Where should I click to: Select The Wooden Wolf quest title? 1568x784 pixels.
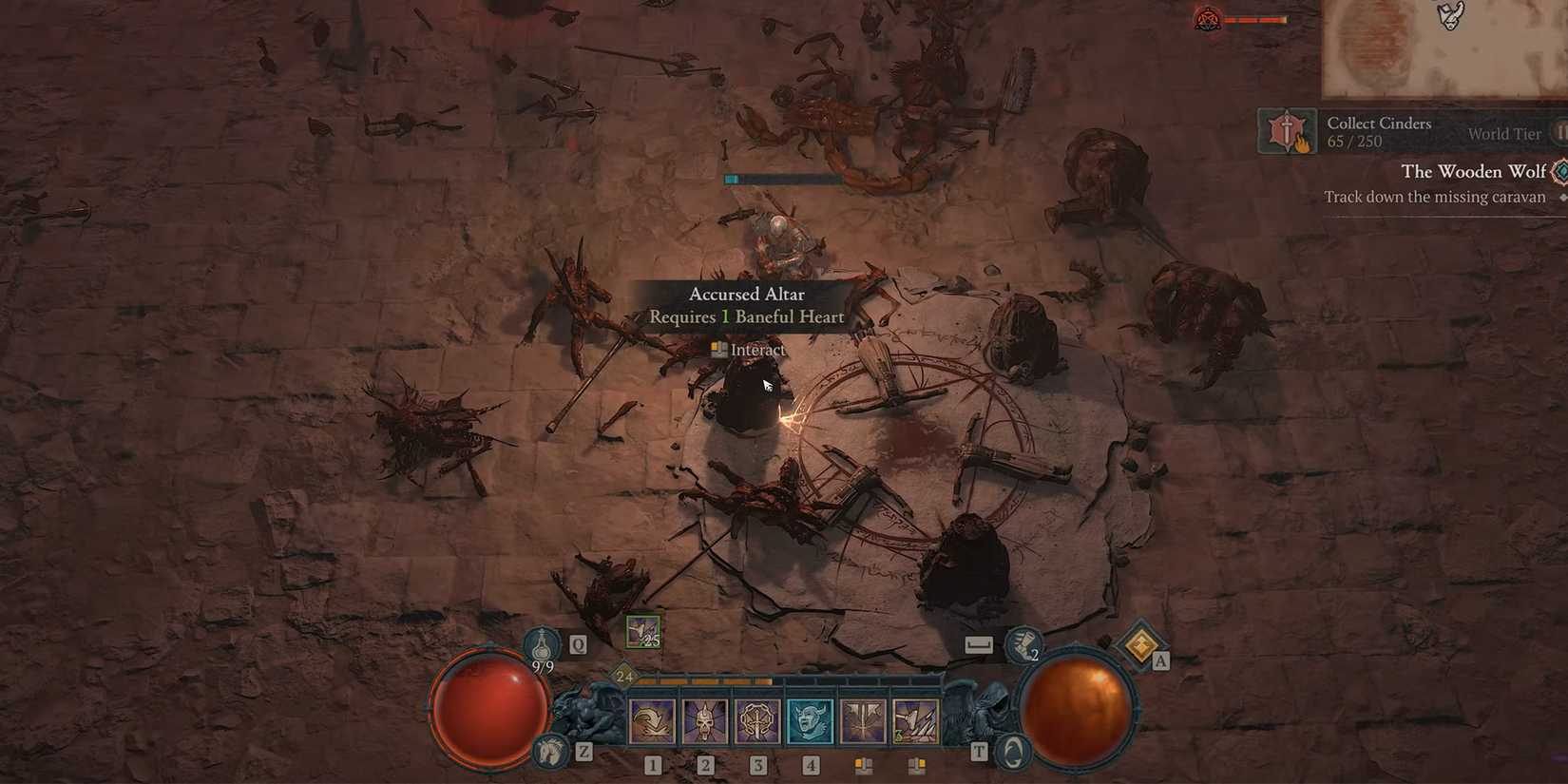click(x=1476, y=171)
